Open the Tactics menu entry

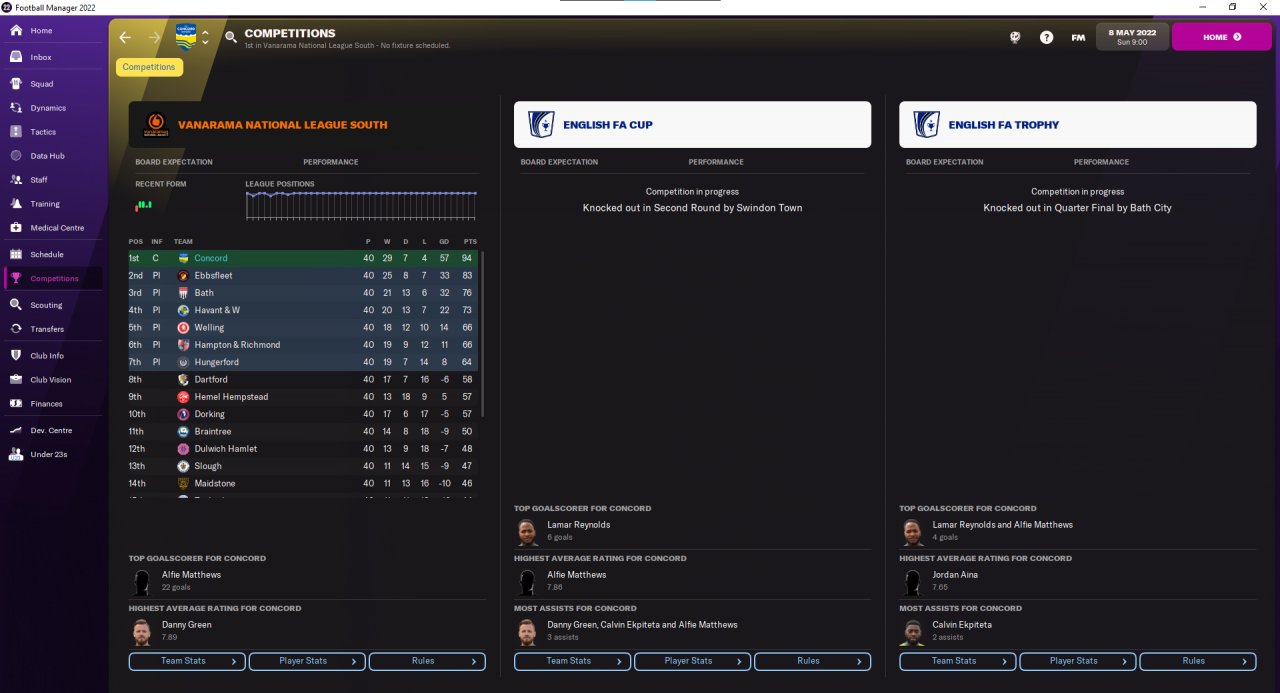[x=43, y=132]
